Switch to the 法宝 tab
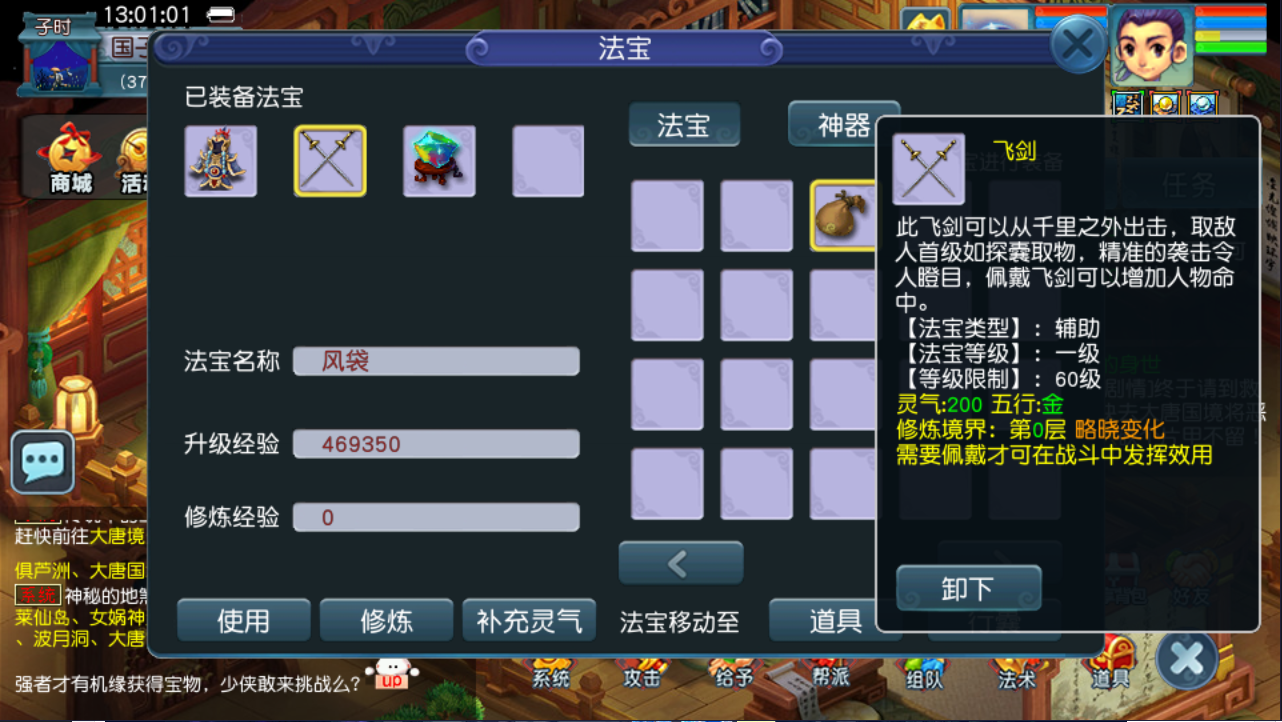Viewport: 1282px width, 722px height. coord(684,125)
